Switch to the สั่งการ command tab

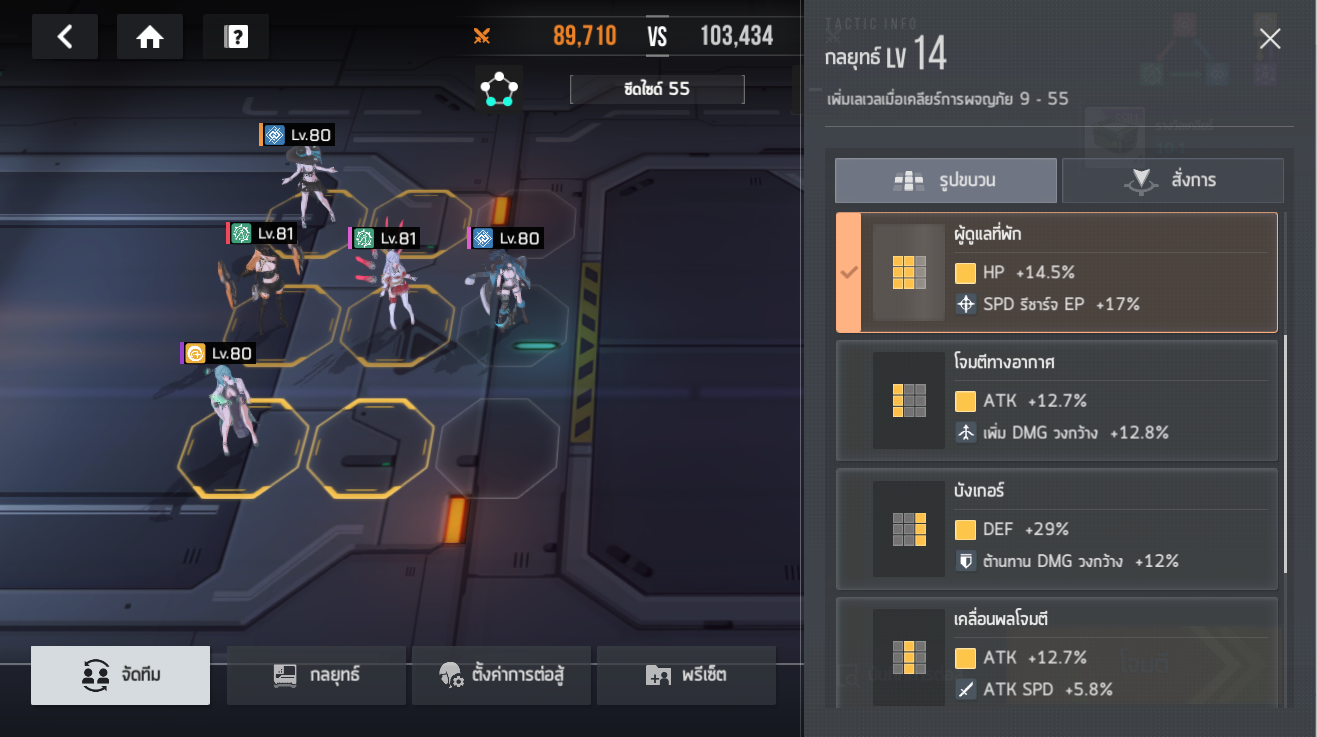pos(1172,181)
